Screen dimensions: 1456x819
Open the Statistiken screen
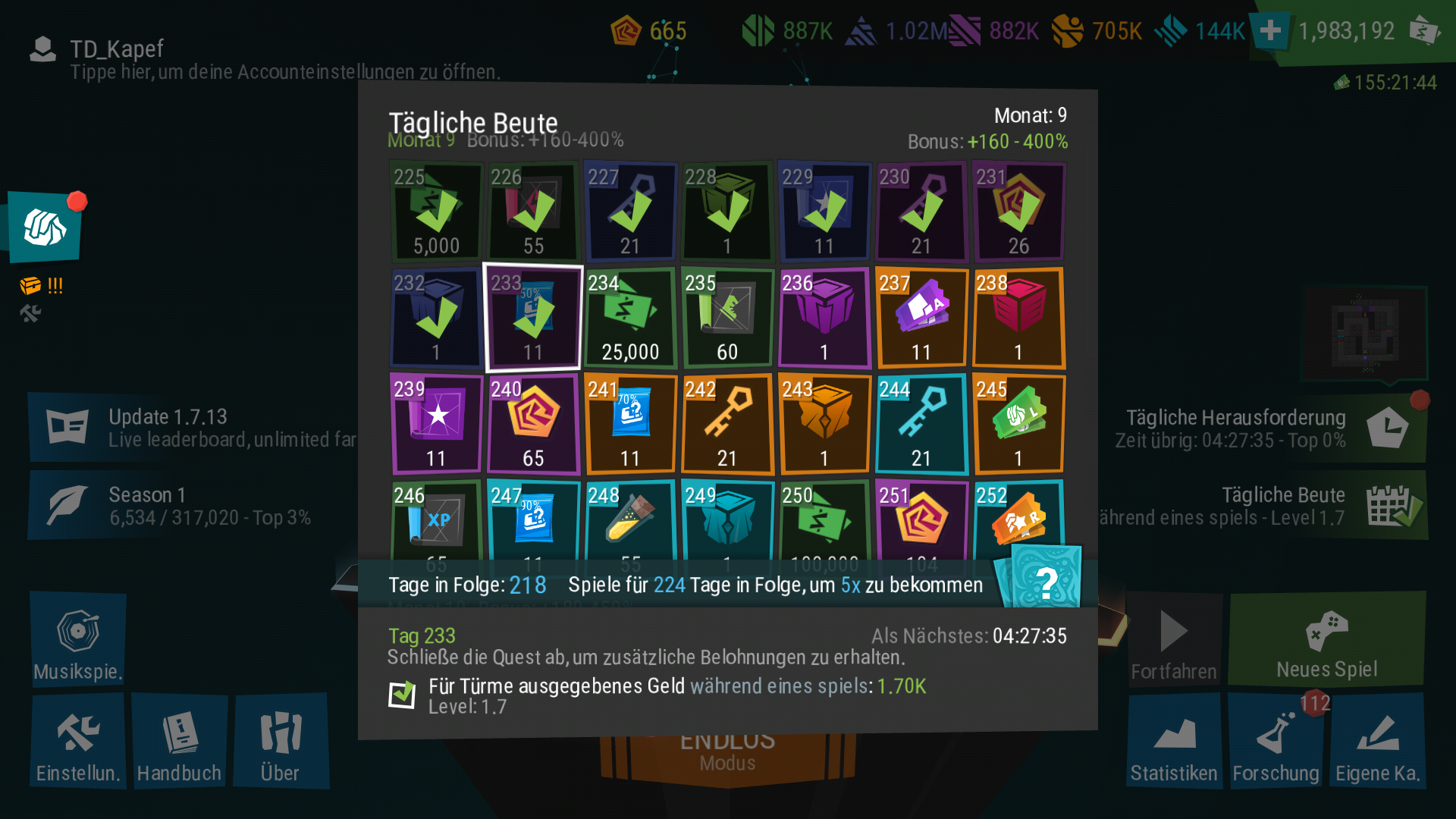pyautogui.click(x=1174, y=742)
